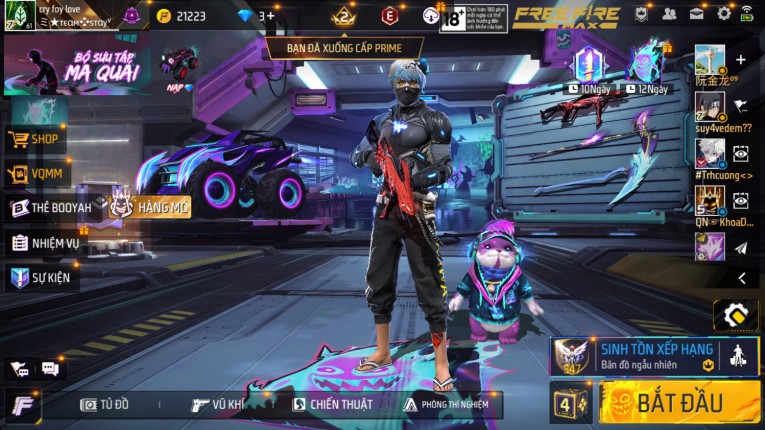The image size is (765, 430).
Task: Open the friends list icon
Action: 668,14
